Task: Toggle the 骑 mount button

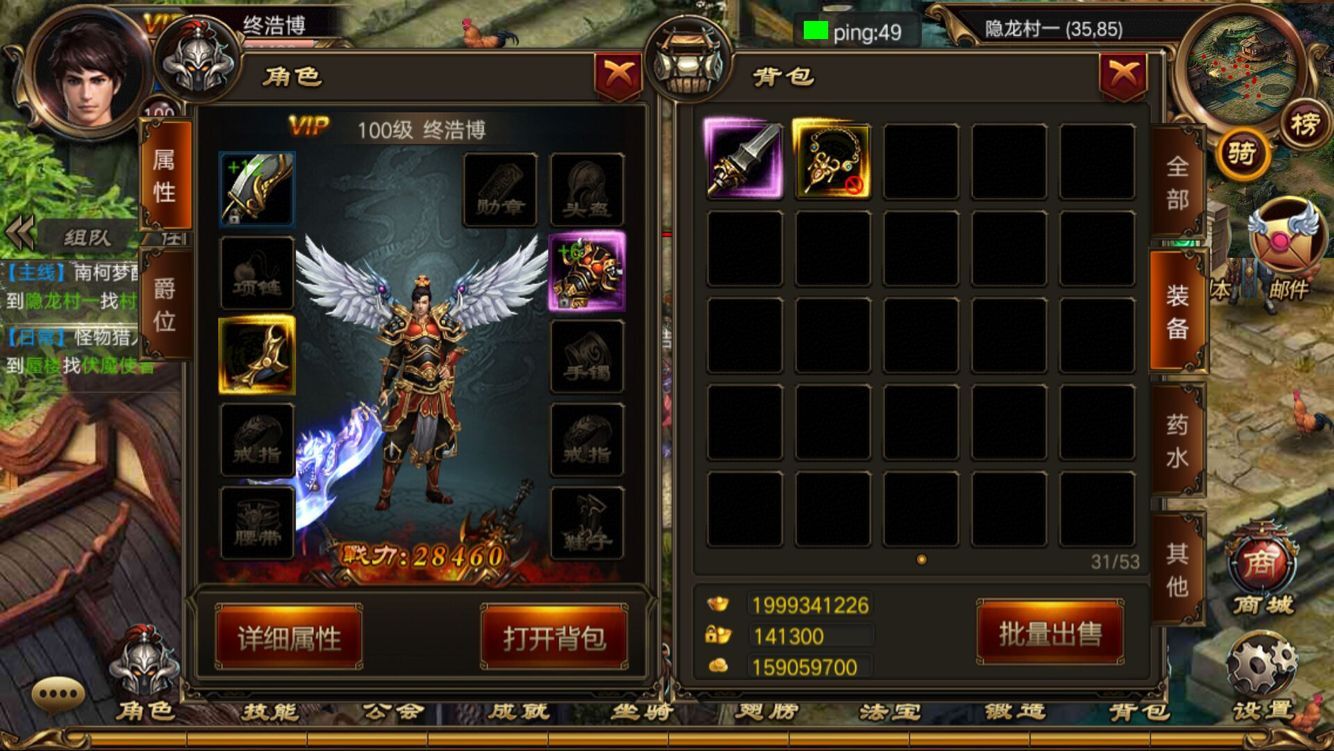Action: [1242, 155]
